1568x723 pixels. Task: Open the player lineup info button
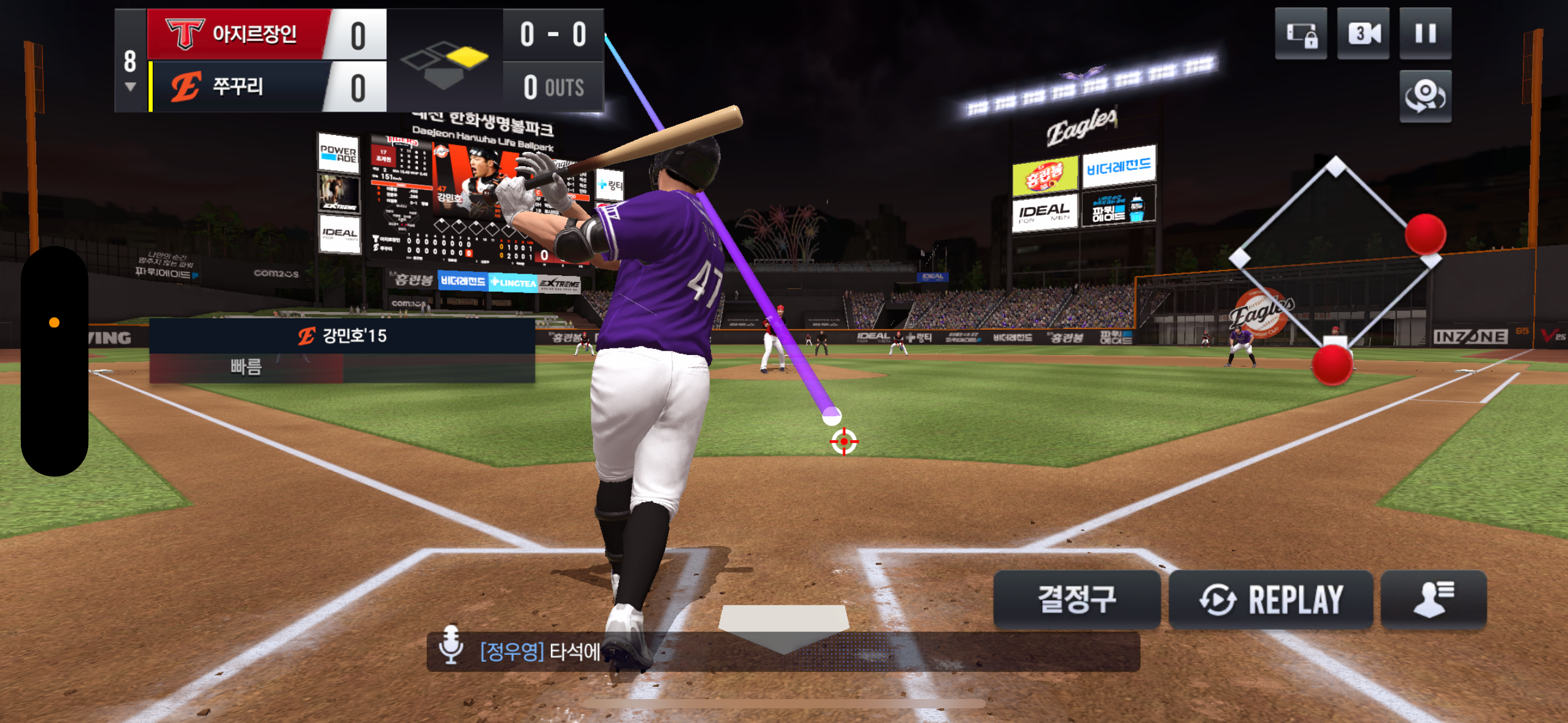point(1433,599)
